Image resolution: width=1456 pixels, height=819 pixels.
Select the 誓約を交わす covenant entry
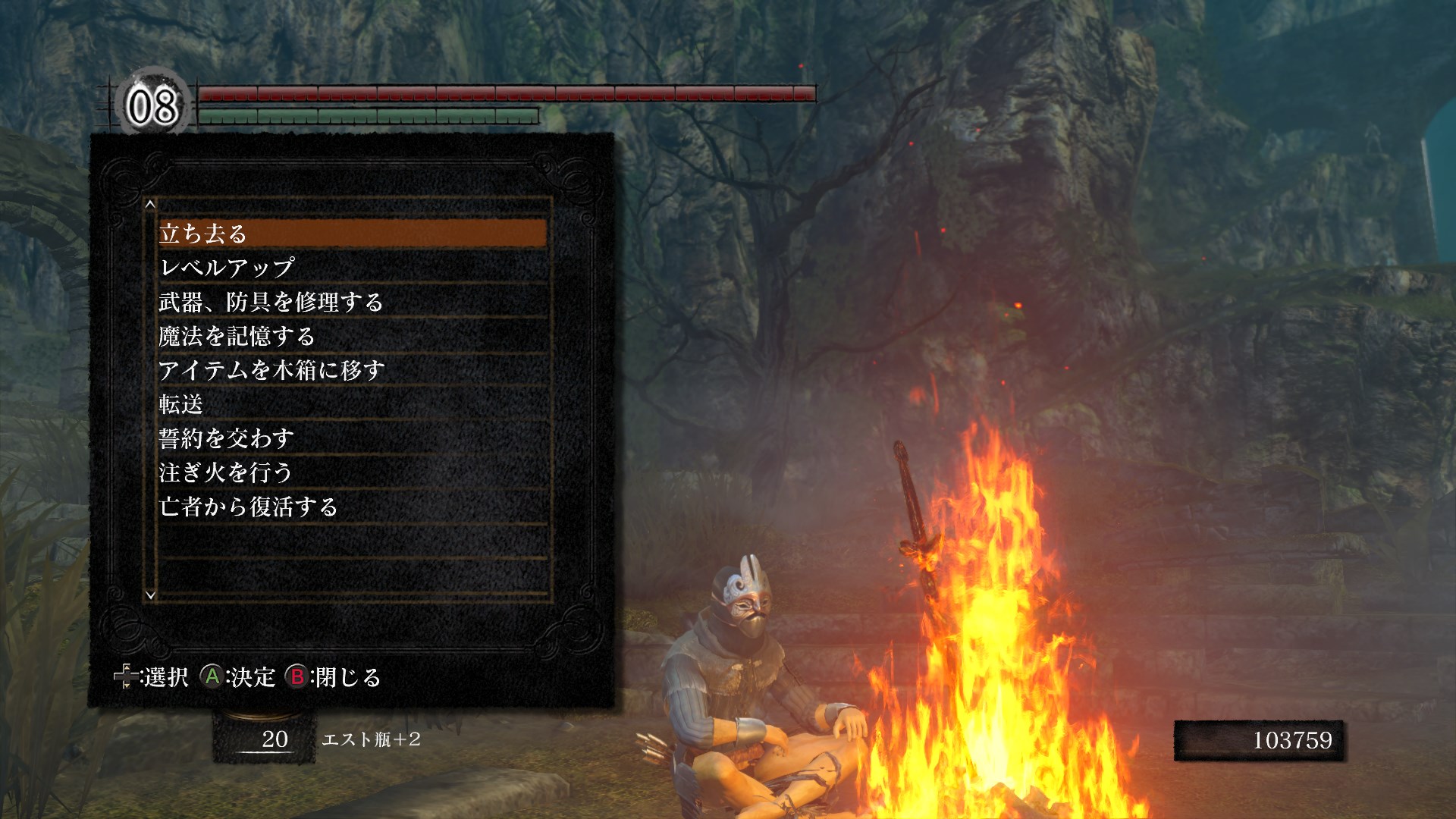click(353, 438)
